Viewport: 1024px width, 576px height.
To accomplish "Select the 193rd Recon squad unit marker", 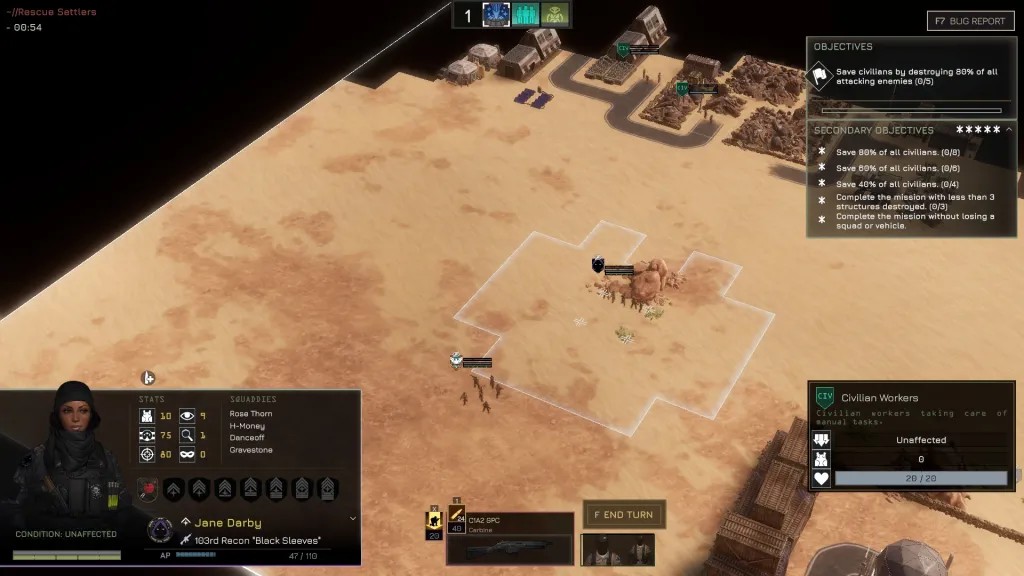I will point(457,361).
